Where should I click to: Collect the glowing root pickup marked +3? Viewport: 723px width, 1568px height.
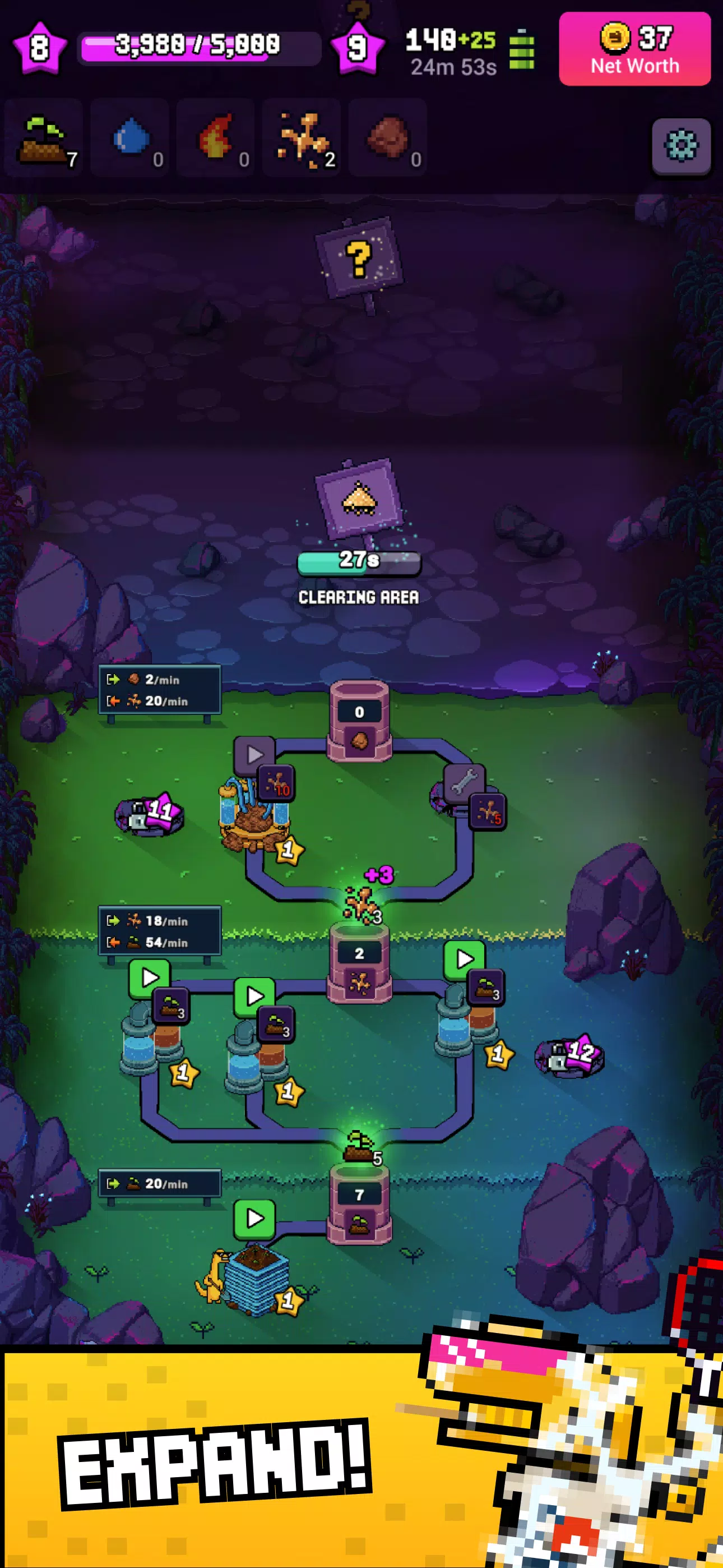pyautogui.click(x=361, y=902)
